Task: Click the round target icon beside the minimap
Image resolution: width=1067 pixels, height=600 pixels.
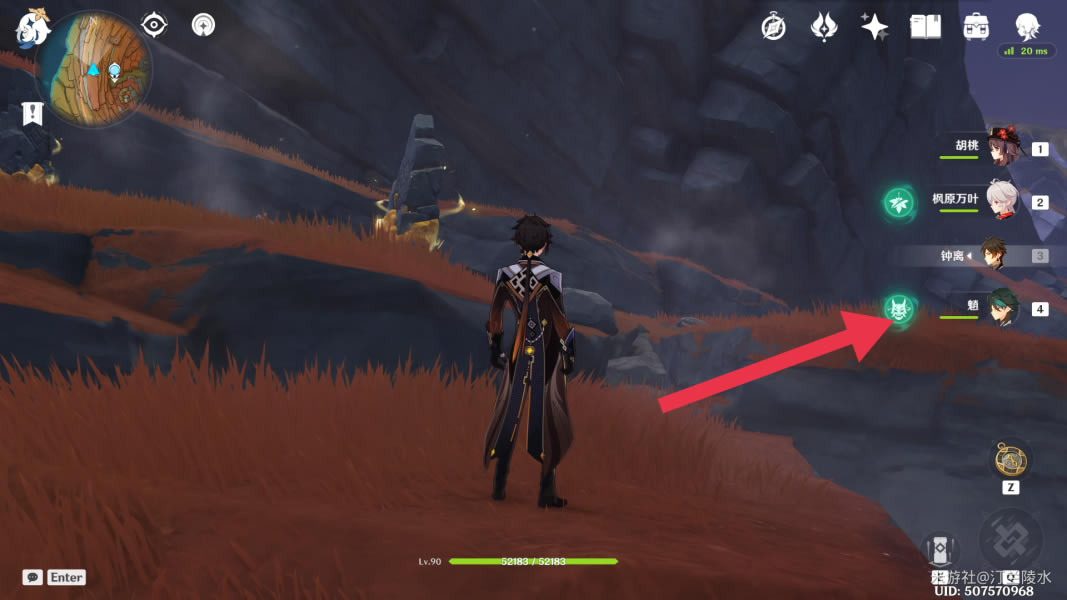Action: point(203,25)
